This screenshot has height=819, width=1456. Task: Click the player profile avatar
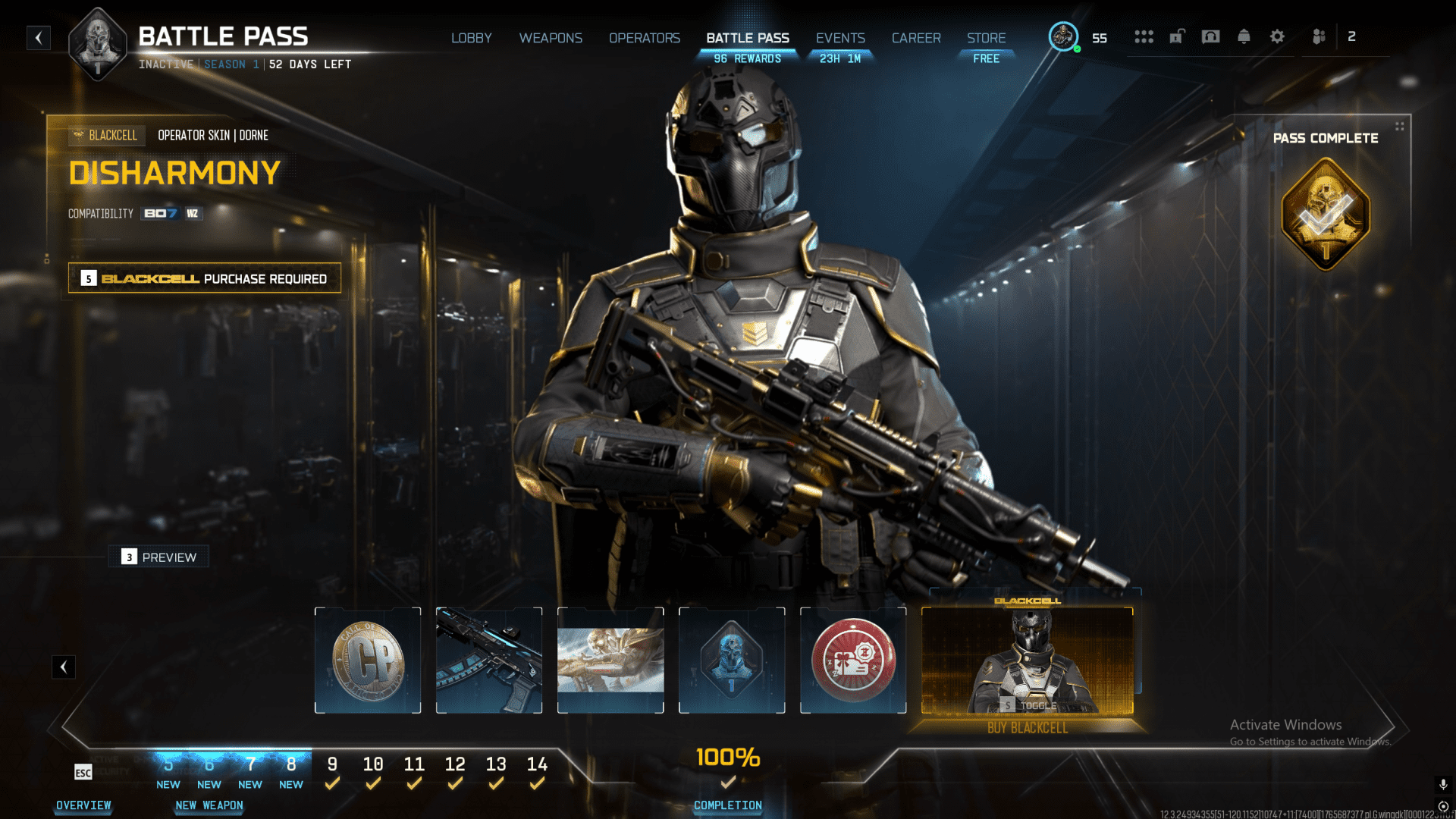[x=1063, y=36]
